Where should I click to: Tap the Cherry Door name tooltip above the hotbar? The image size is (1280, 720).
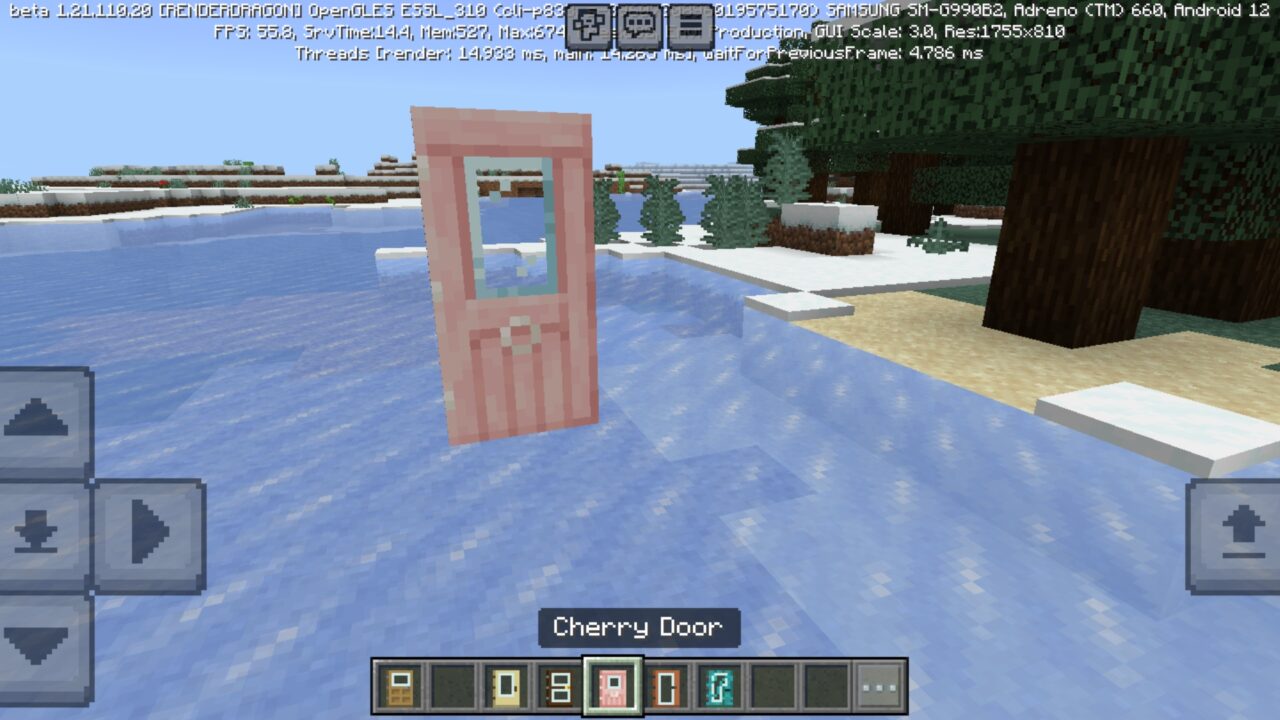pos(639,629)
